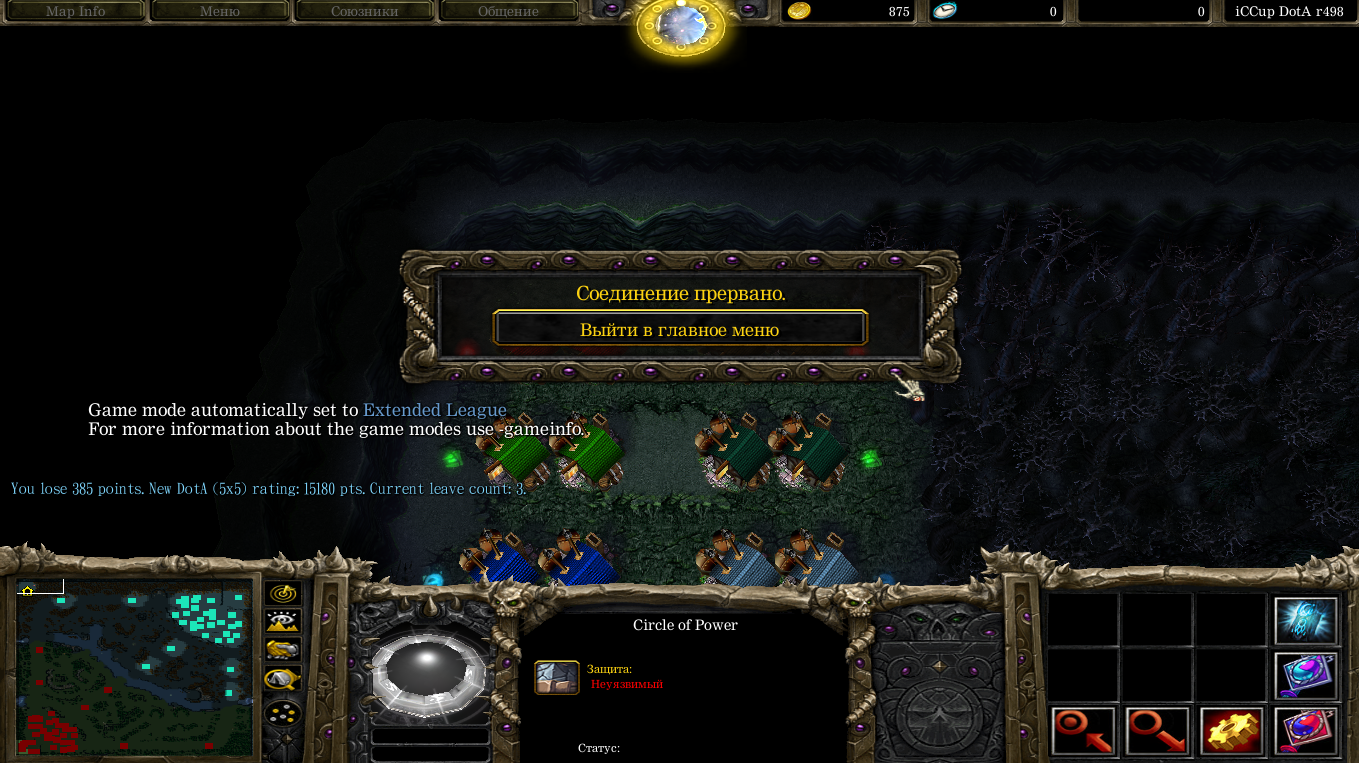
Task: Activate the minimap signal ping button
Action: [284, 592]
